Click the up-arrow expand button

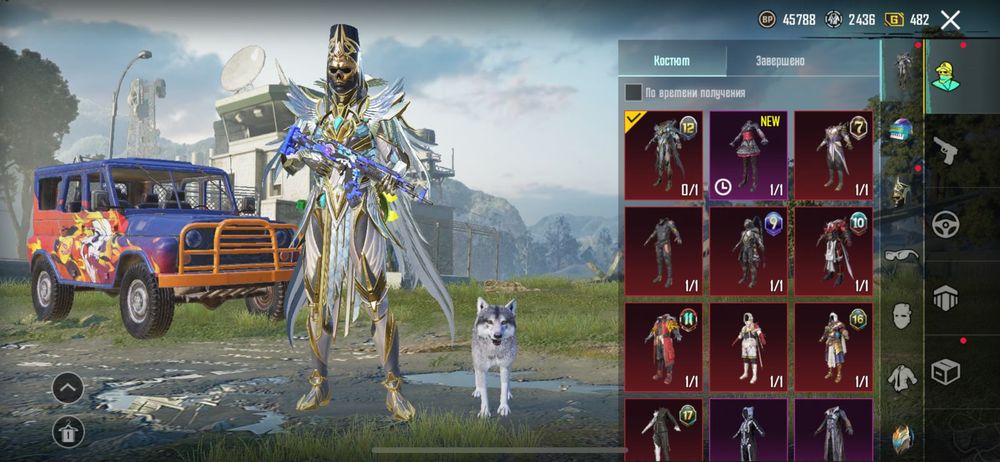[67, 387]
